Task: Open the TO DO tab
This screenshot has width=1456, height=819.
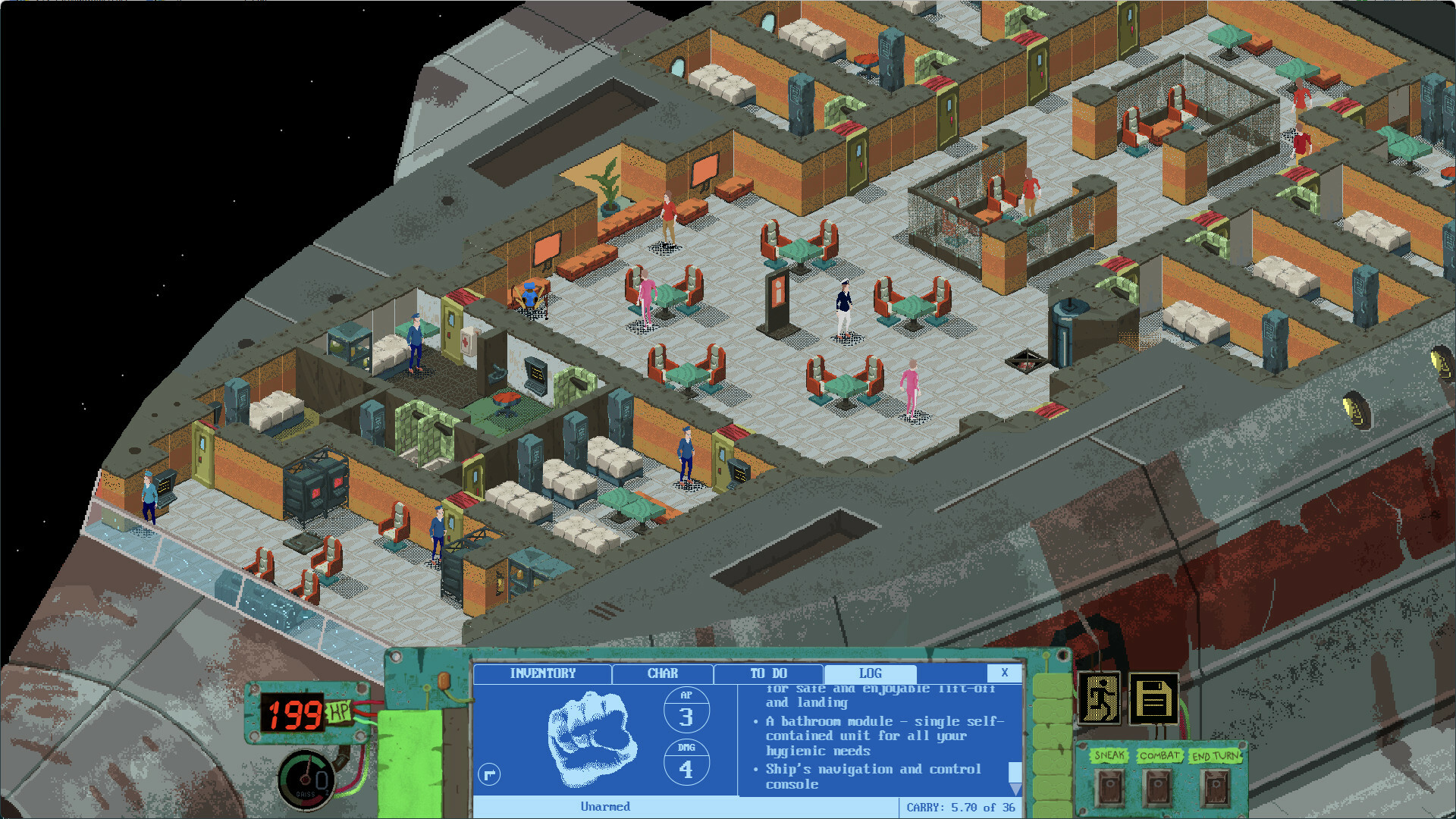Action: [767, 673]
